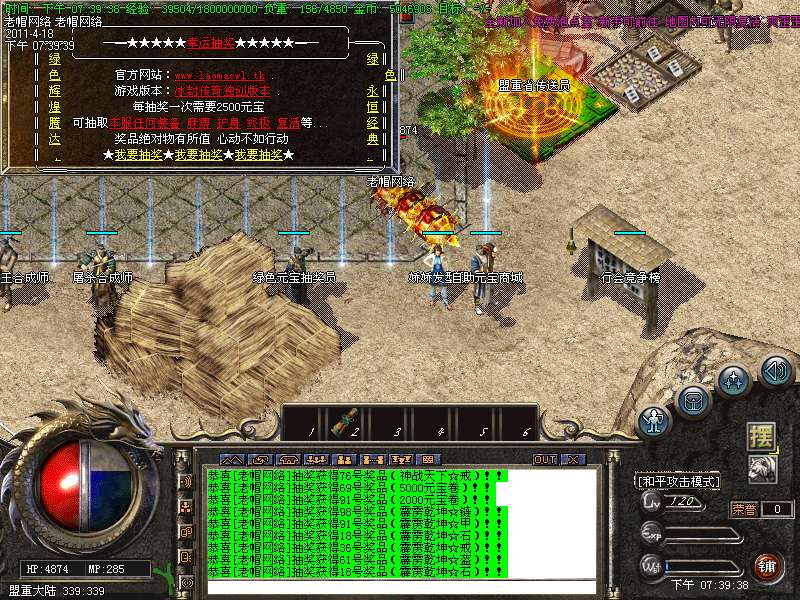Close the chat panel with the X button
Viewport: 800px width, 600px height.
click(571, 459)
